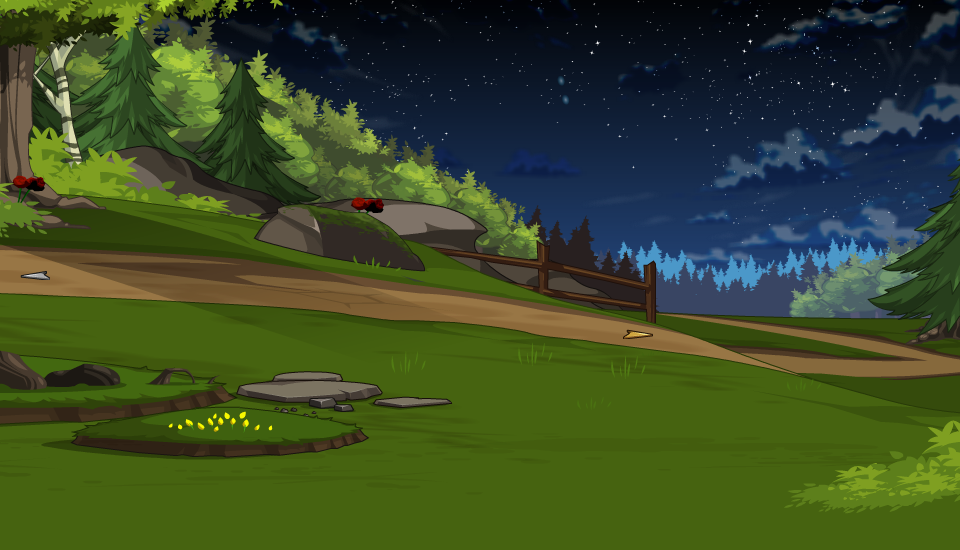Click the silver left-pointing navigation arrow
This screenshot has height=550, width=960.
35,275
